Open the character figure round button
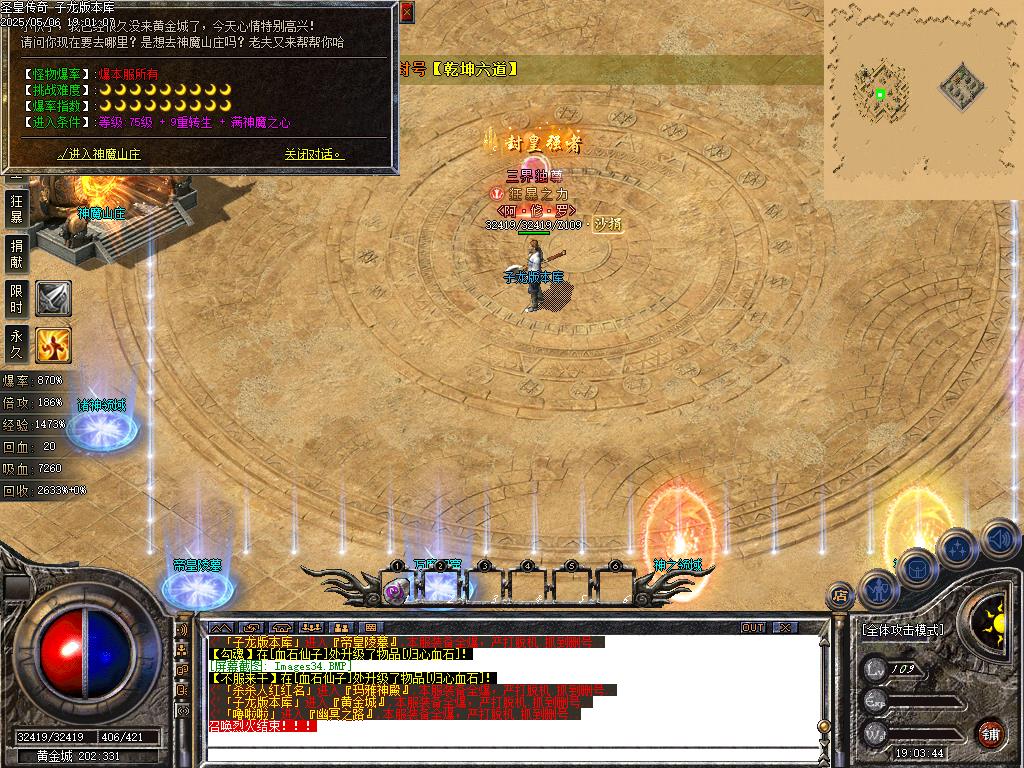1024x768 pixels. point(877,589)
